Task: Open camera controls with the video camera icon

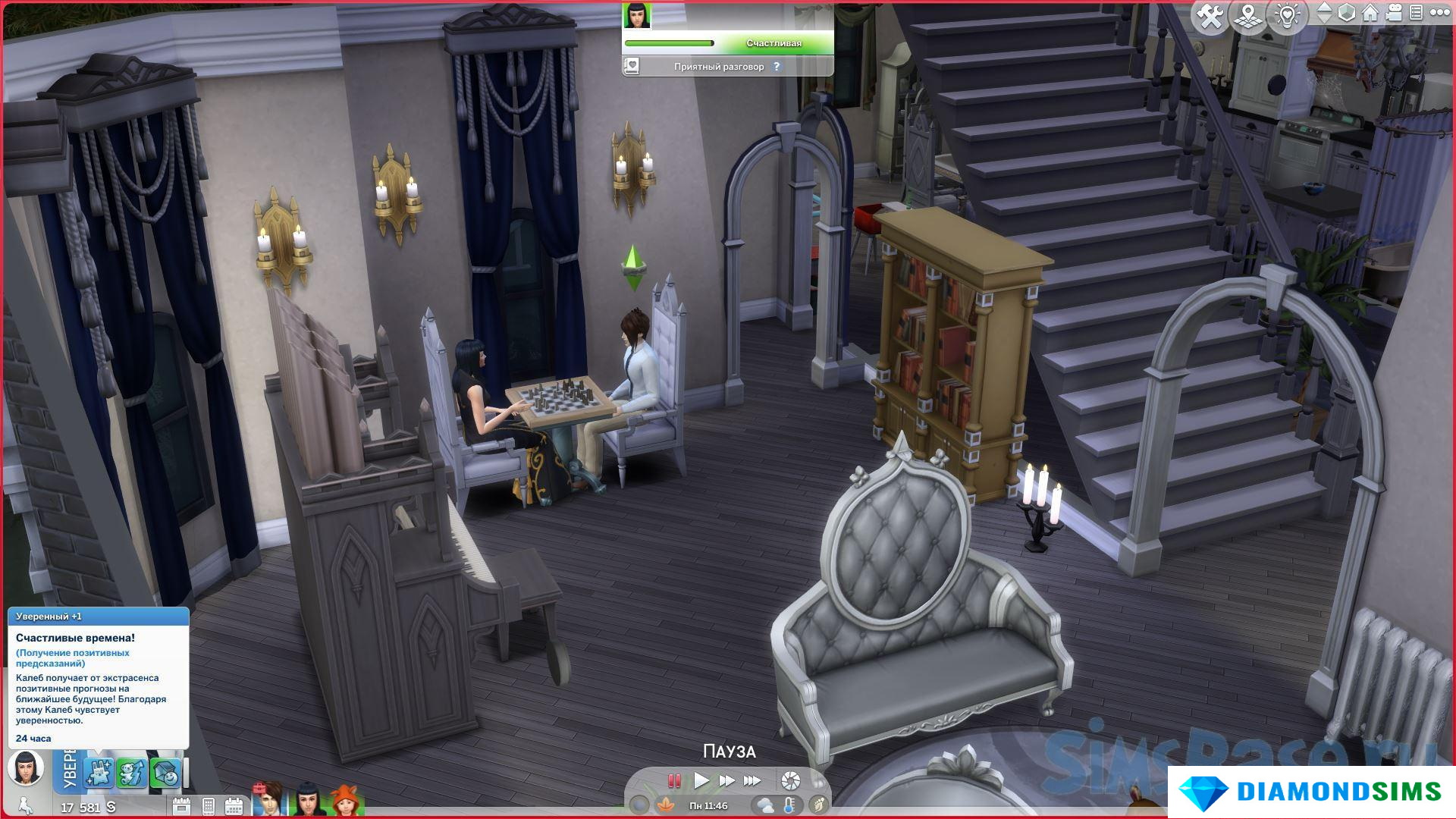Action: point(1394,14)
